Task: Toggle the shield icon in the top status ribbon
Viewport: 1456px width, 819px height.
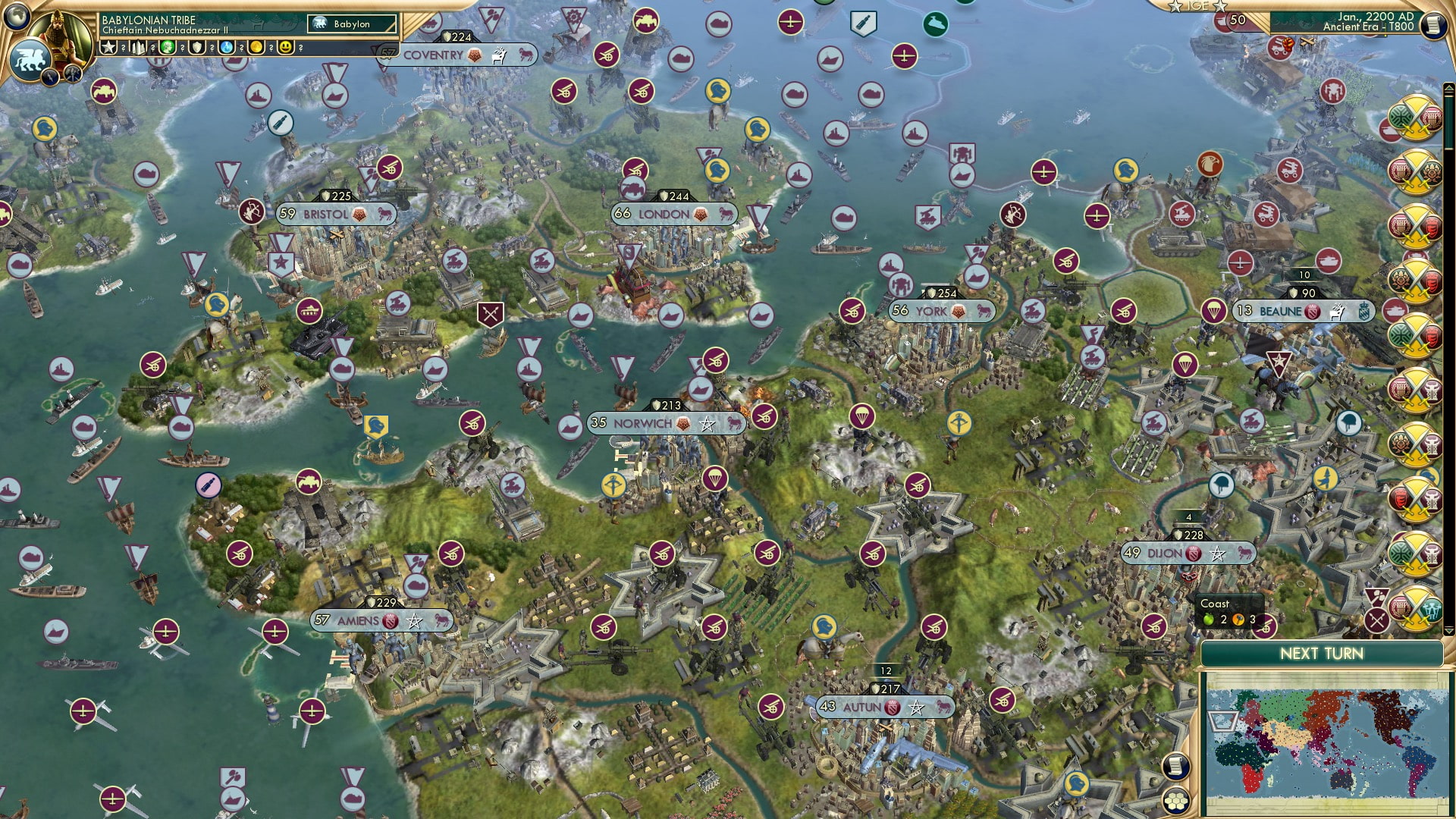Action: (x=199, y=49)
